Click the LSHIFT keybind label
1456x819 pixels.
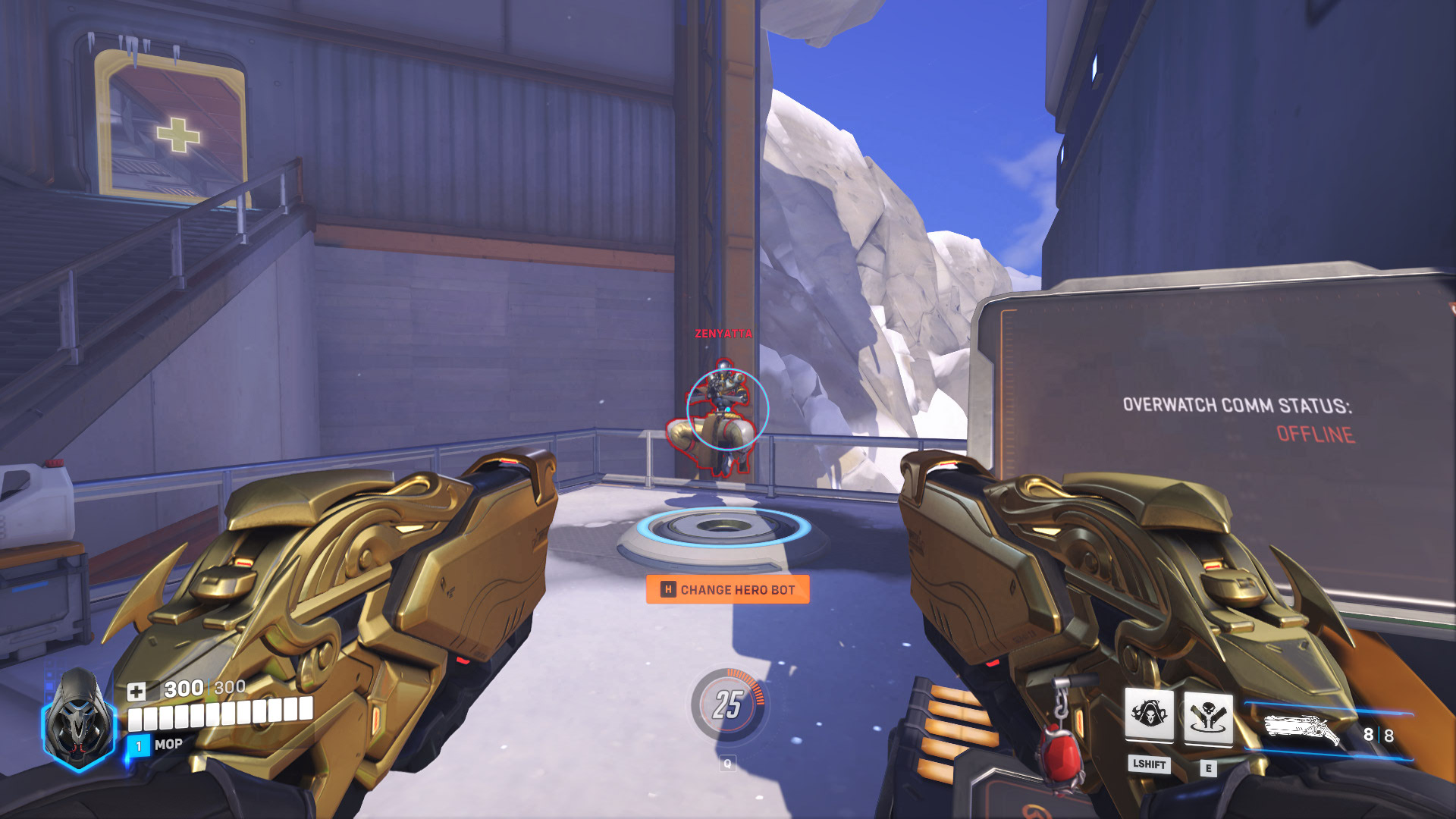(x=1150, y=766)
